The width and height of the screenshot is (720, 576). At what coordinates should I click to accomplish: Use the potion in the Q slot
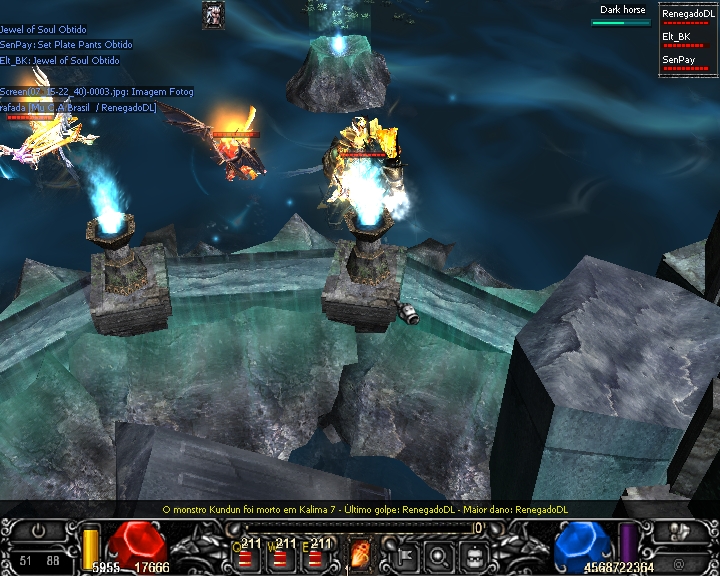click(x=246, y=555)
